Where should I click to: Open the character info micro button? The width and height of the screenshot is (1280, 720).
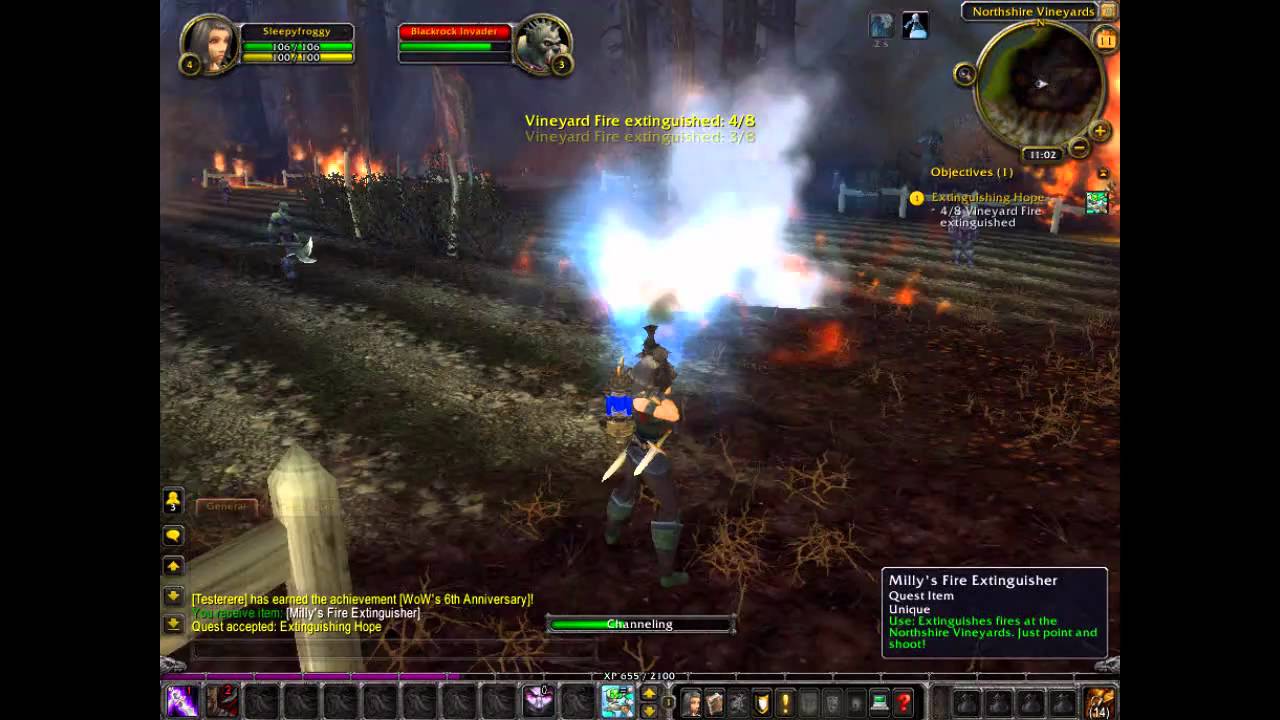(691, 703)
